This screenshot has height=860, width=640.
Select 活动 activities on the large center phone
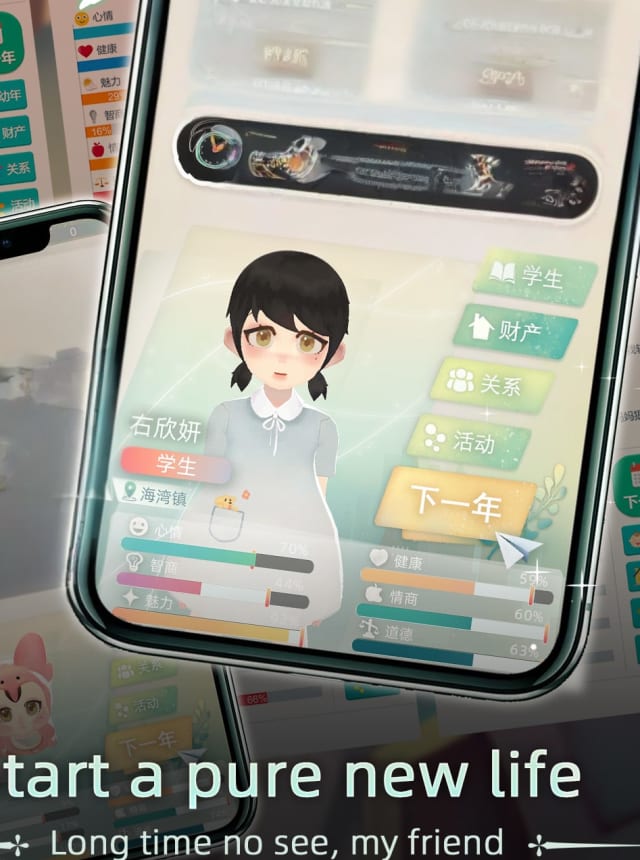click(470, 441)
